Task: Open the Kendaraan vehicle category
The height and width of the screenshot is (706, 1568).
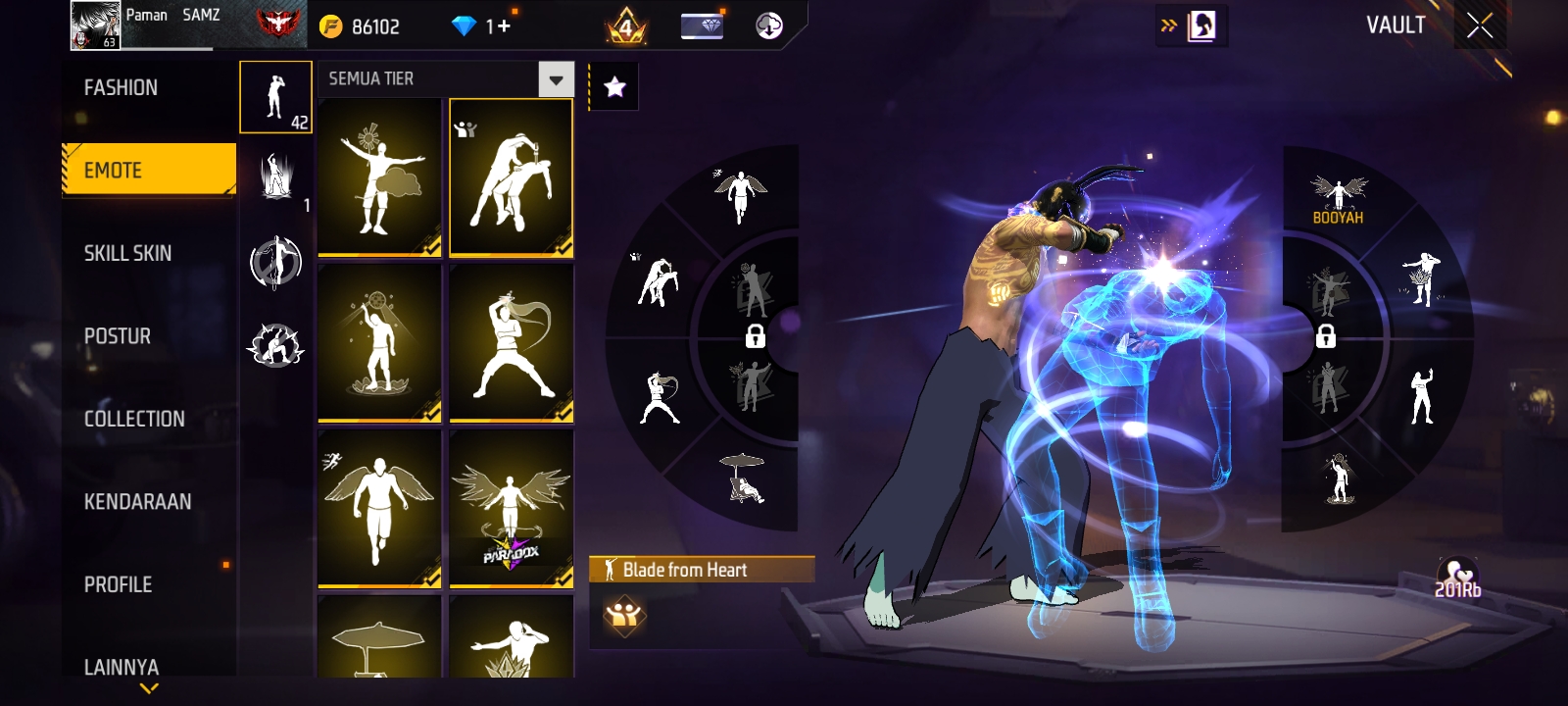Action: point(137,502)
